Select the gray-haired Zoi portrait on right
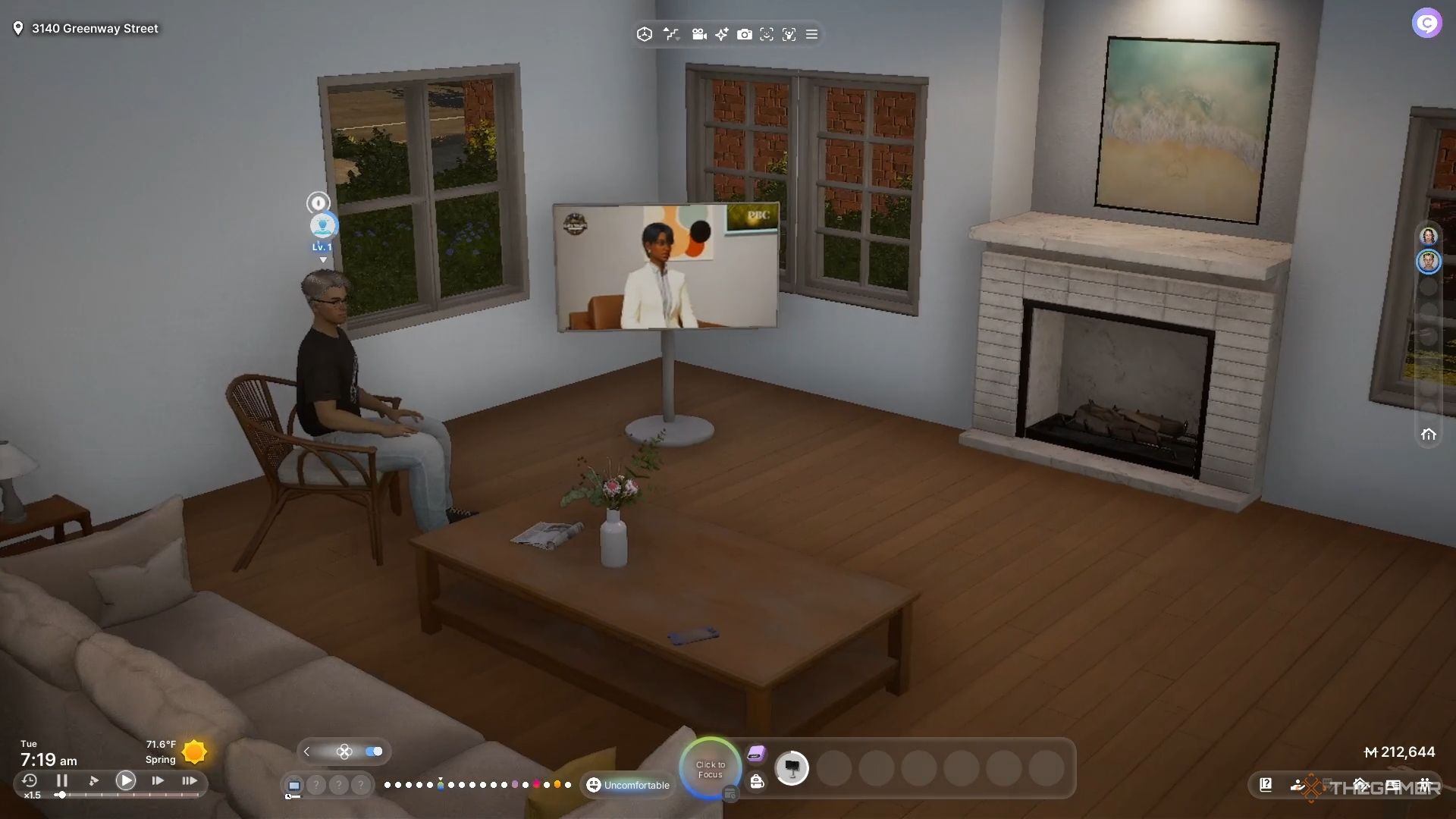The image size is (1456, 819). coord(1429,262)
